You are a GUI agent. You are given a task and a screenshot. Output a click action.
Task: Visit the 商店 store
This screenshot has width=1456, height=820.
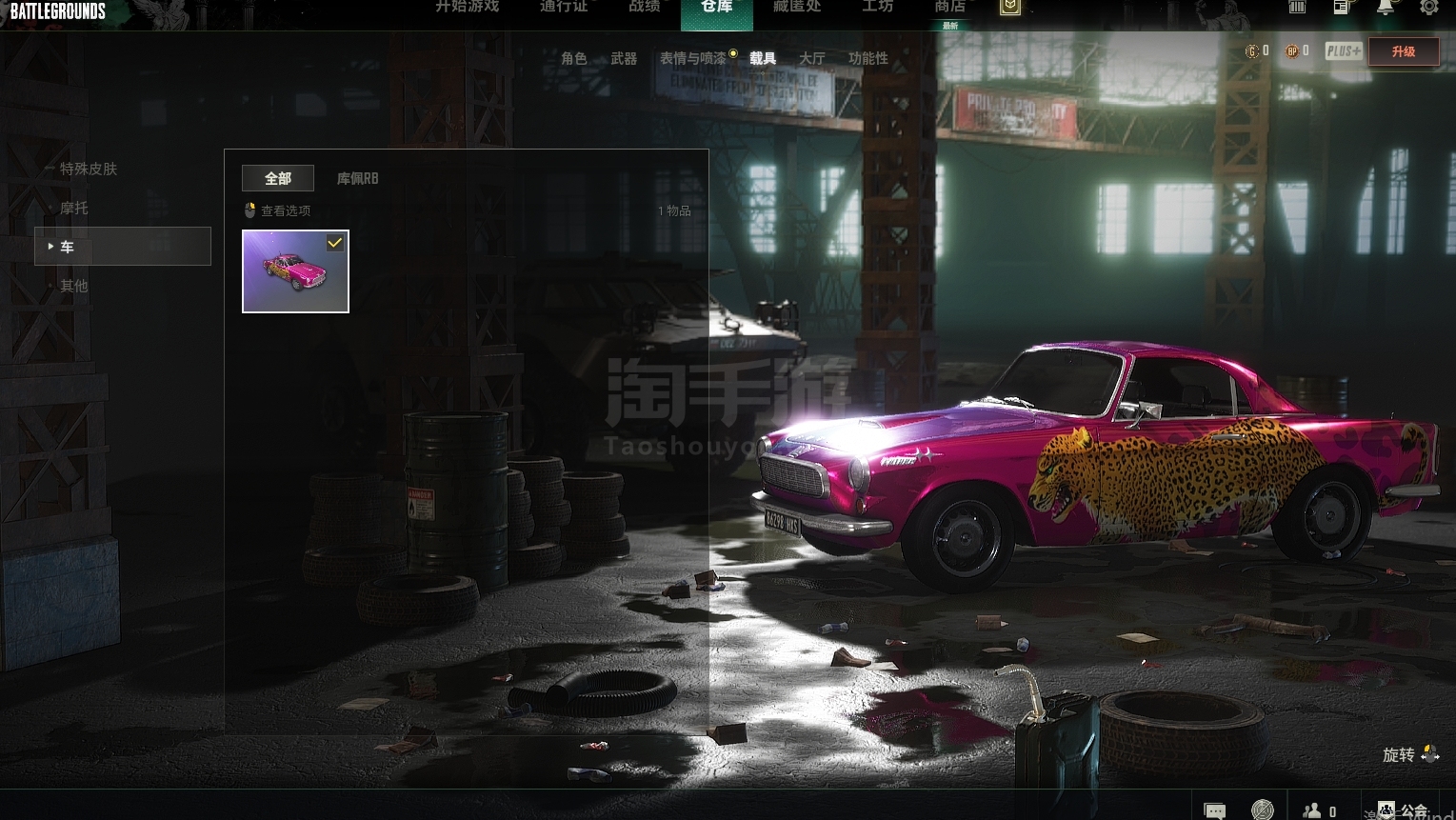[x=949, y=8]
